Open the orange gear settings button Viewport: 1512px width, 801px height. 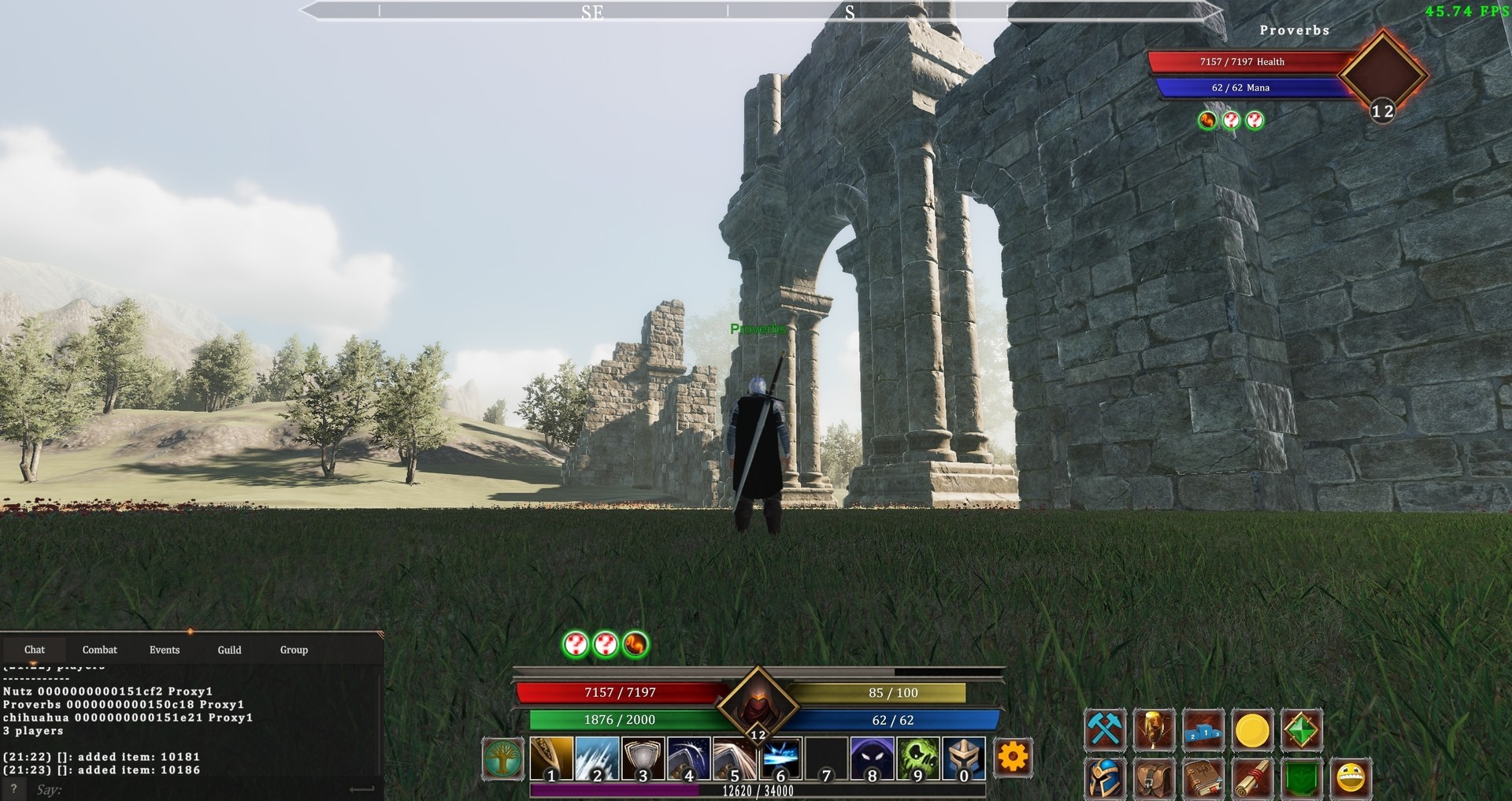click(1013, 758)
